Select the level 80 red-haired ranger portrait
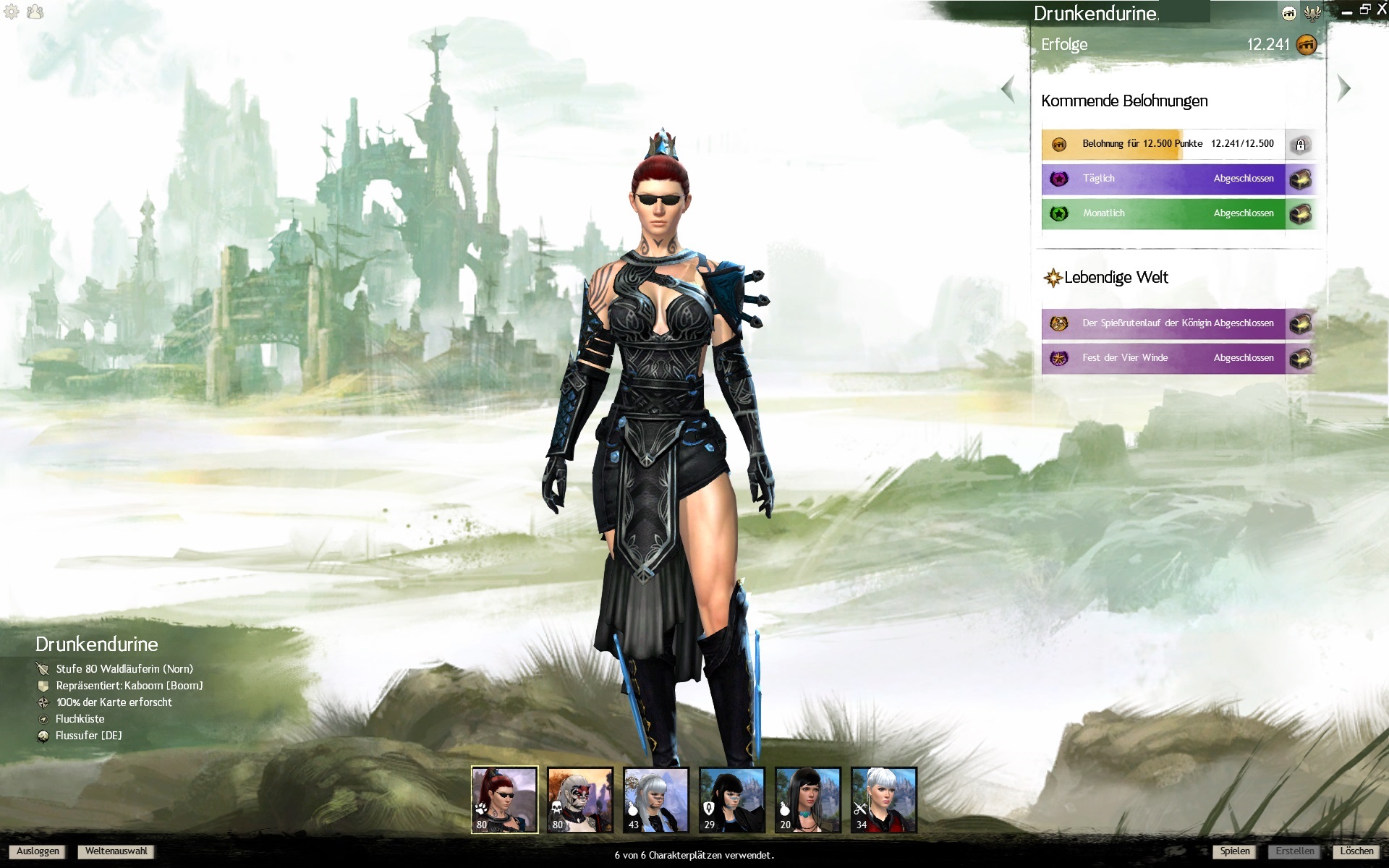 [x=504, y=799]
